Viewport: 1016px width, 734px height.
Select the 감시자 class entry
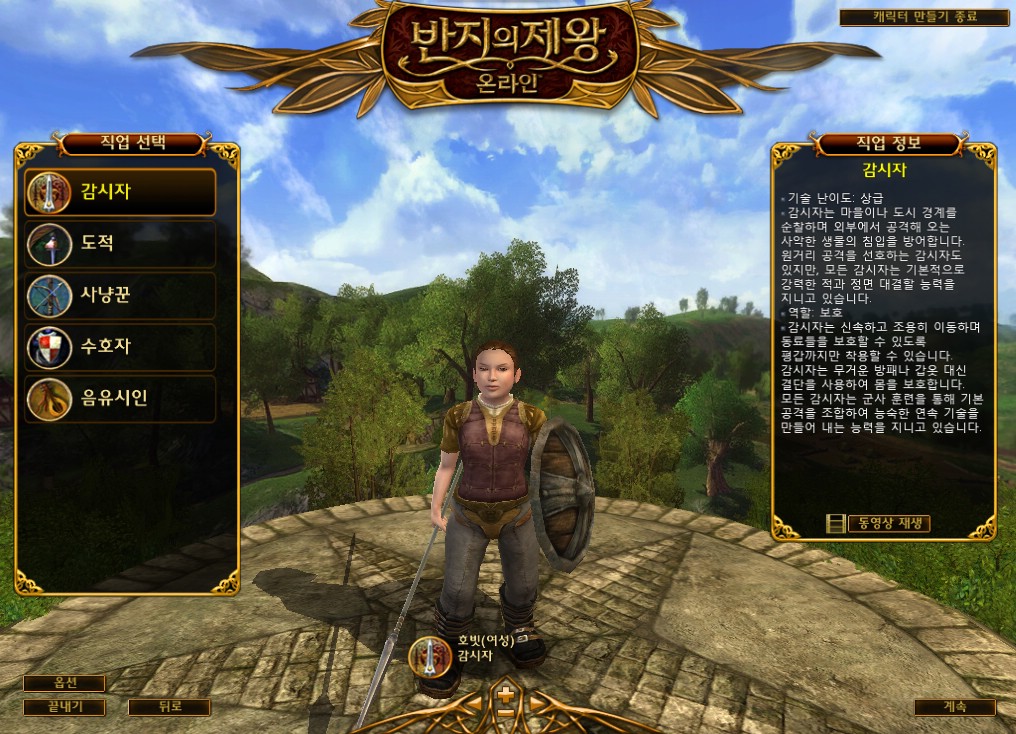click(120, 192)
